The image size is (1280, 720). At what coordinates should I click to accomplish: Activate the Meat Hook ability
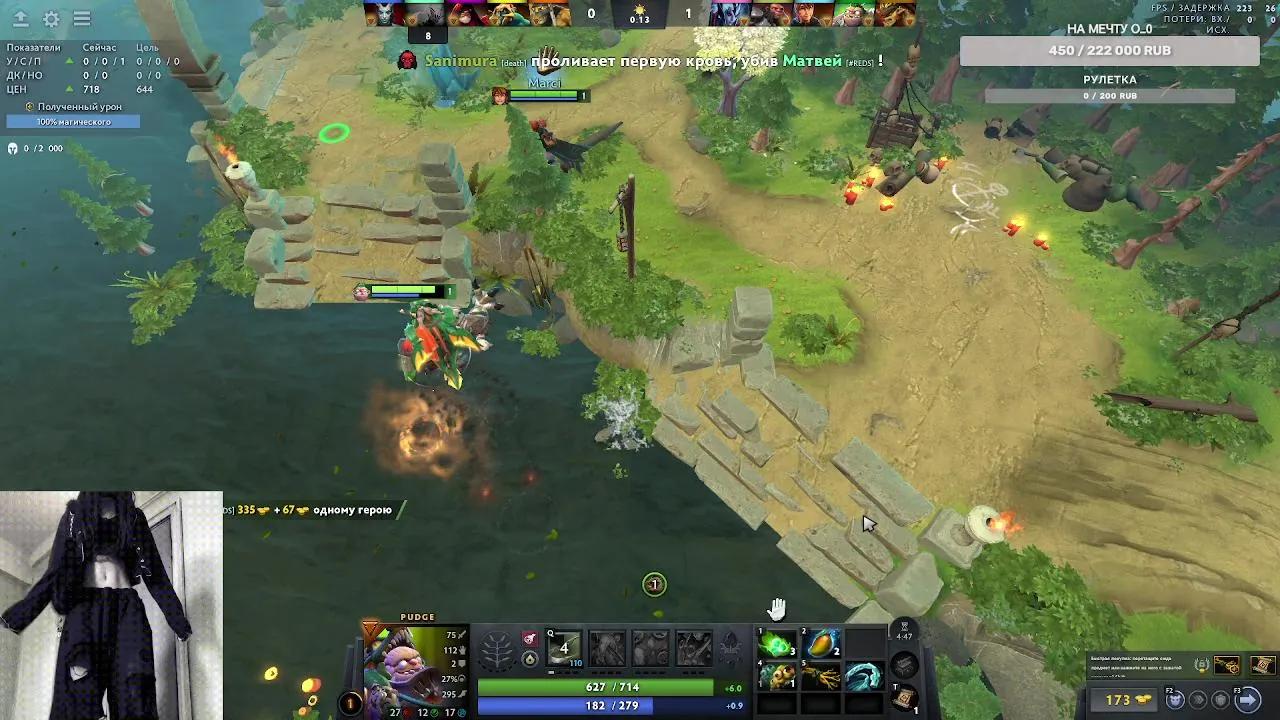point(564,648)
